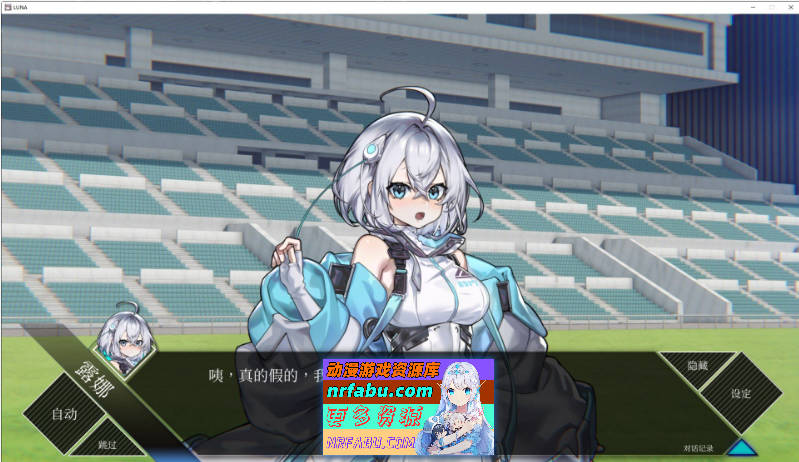Screen dimensions: 799x462
Task: Open the 设定 settings menu
Action: click(x=740, y=393)
